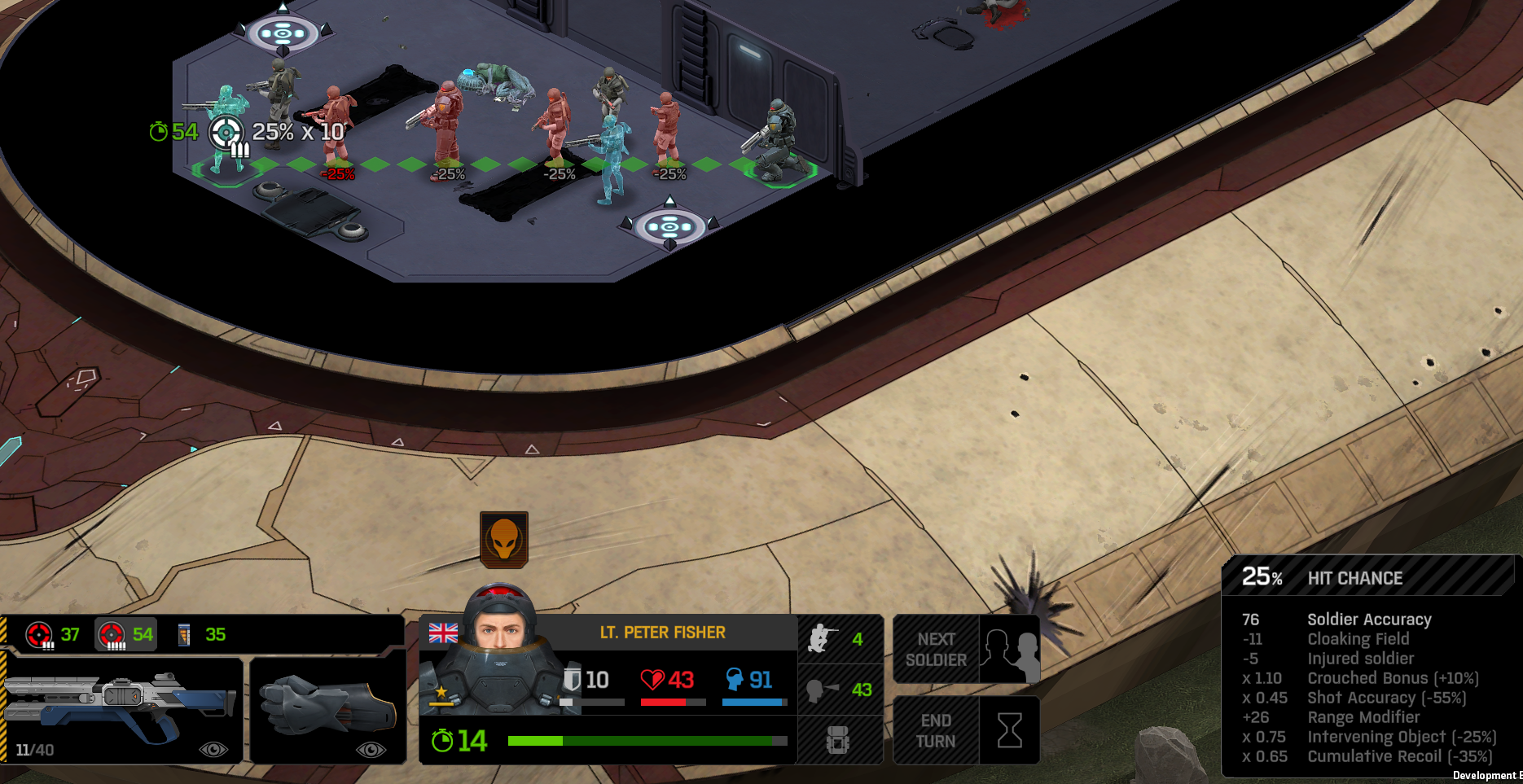This screenshot has width=1523, height=784.
Task: Select the armored glove weapon slot
Action: coord(327,707)
